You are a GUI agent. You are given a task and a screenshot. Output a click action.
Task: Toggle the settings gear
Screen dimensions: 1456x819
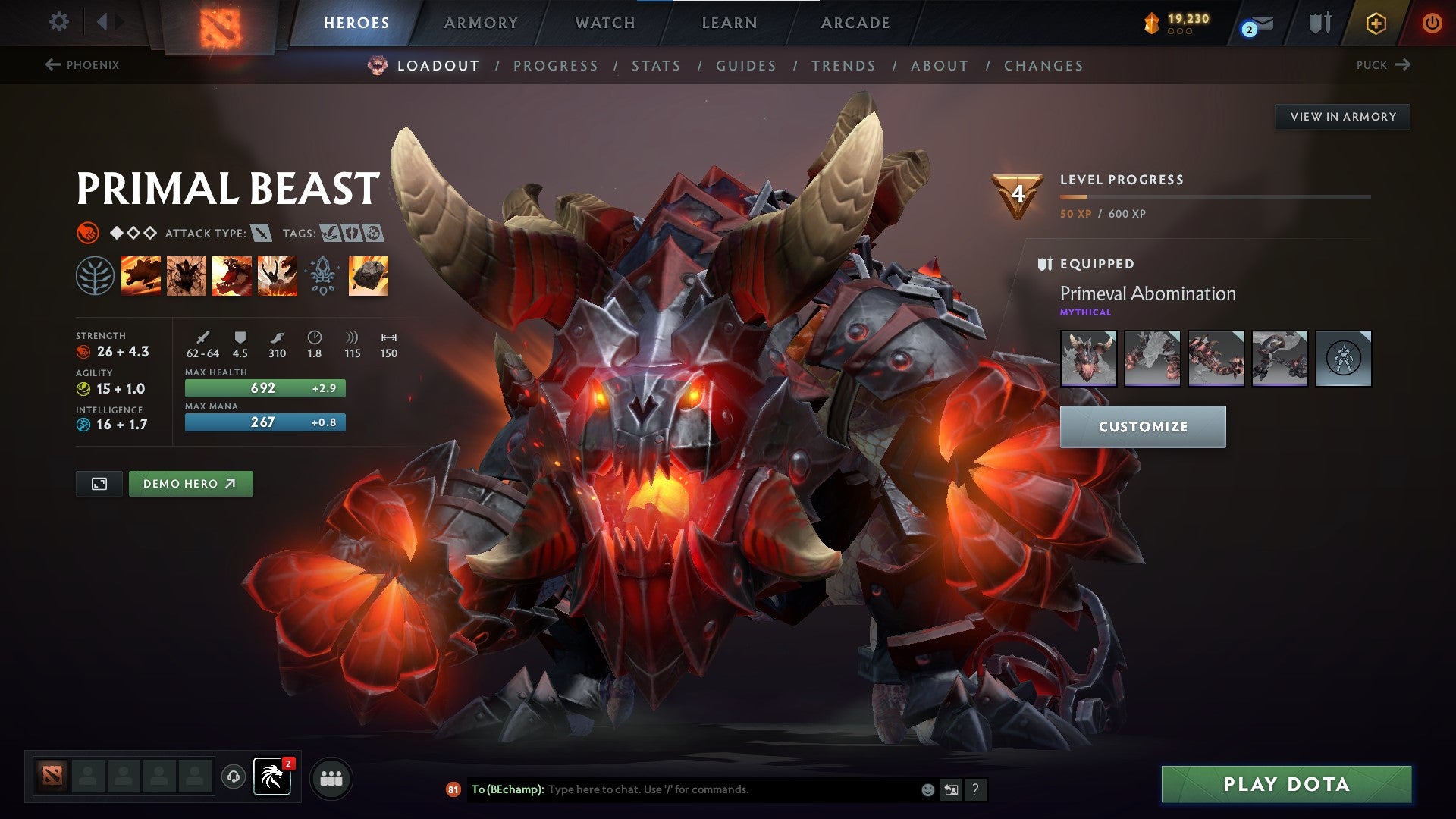tap(58, 21)
